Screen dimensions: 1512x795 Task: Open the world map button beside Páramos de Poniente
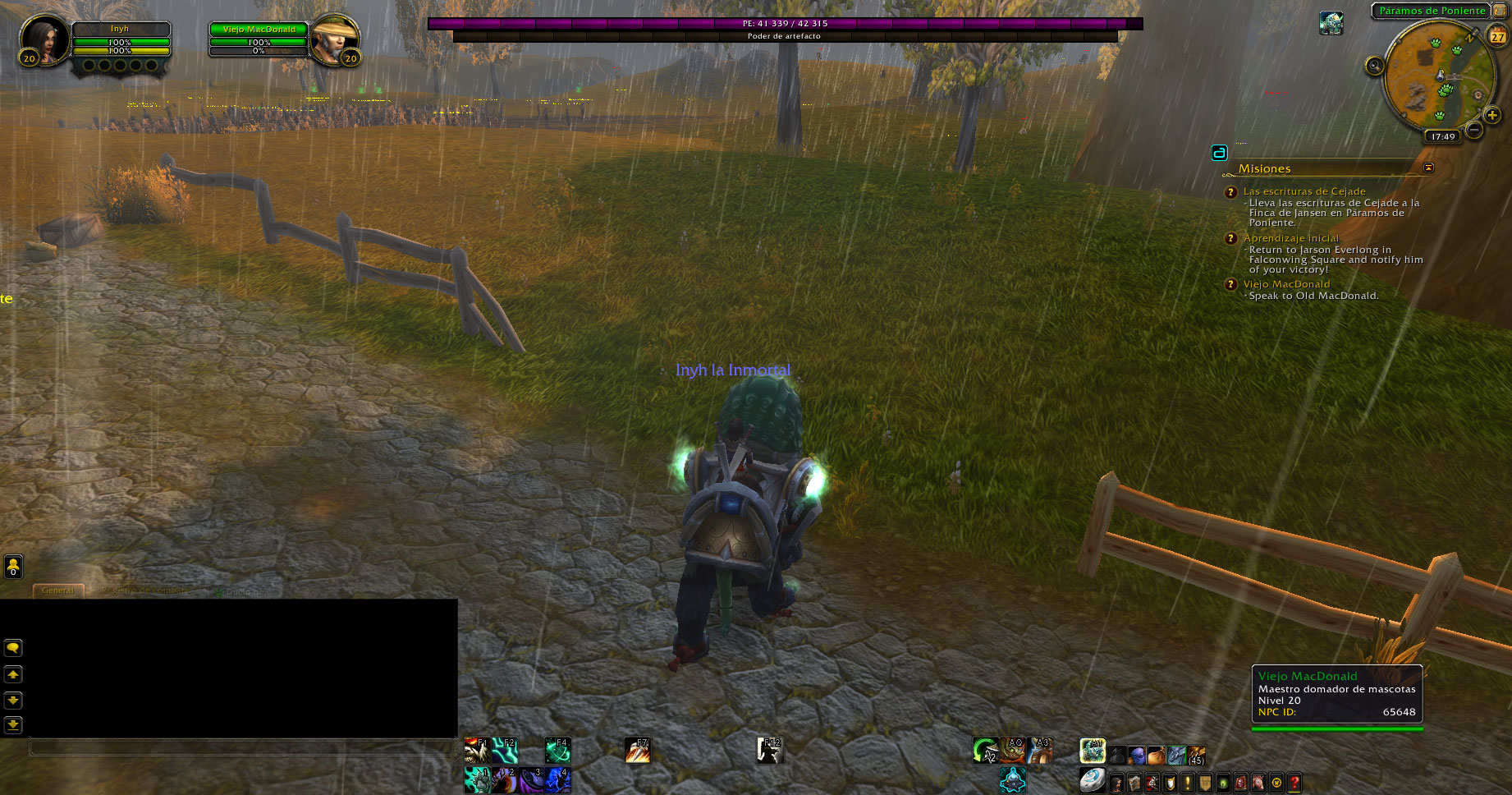pos(1500,11)
